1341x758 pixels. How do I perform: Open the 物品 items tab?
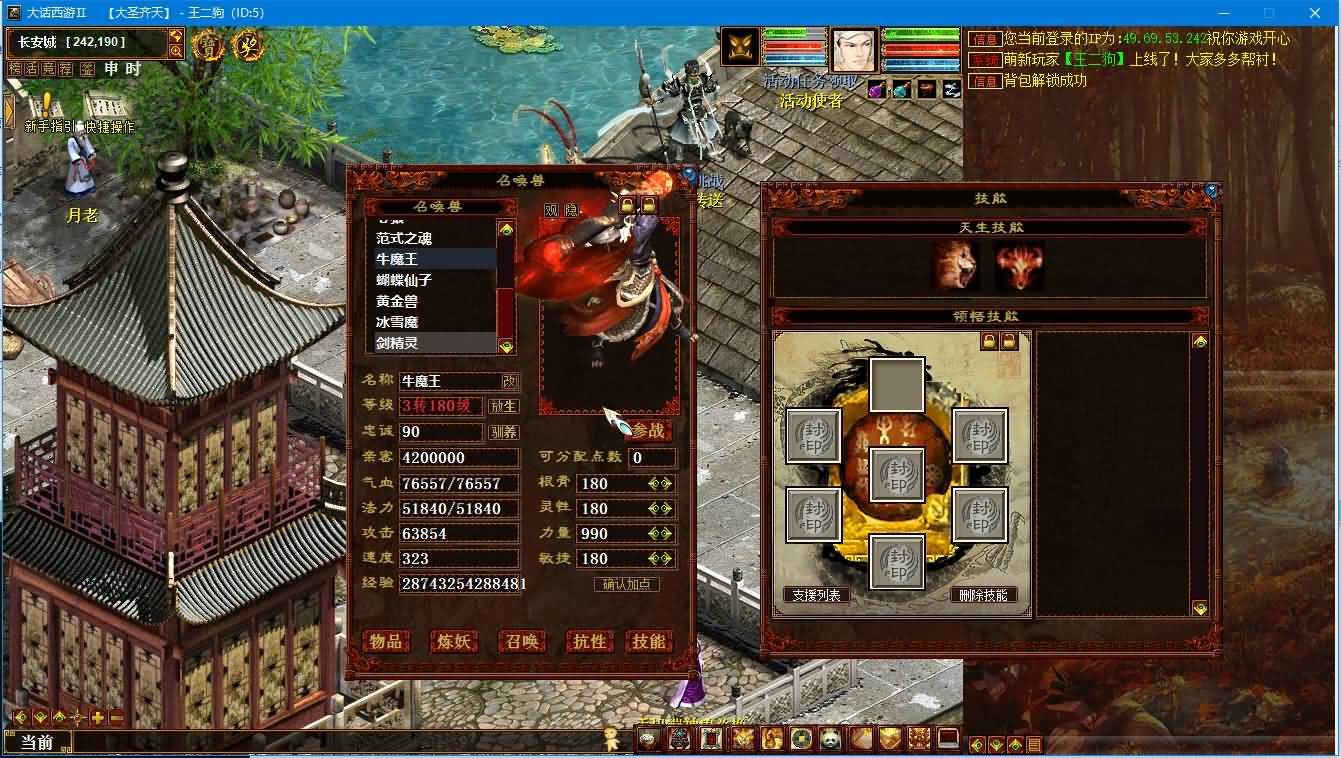point(386,642)
